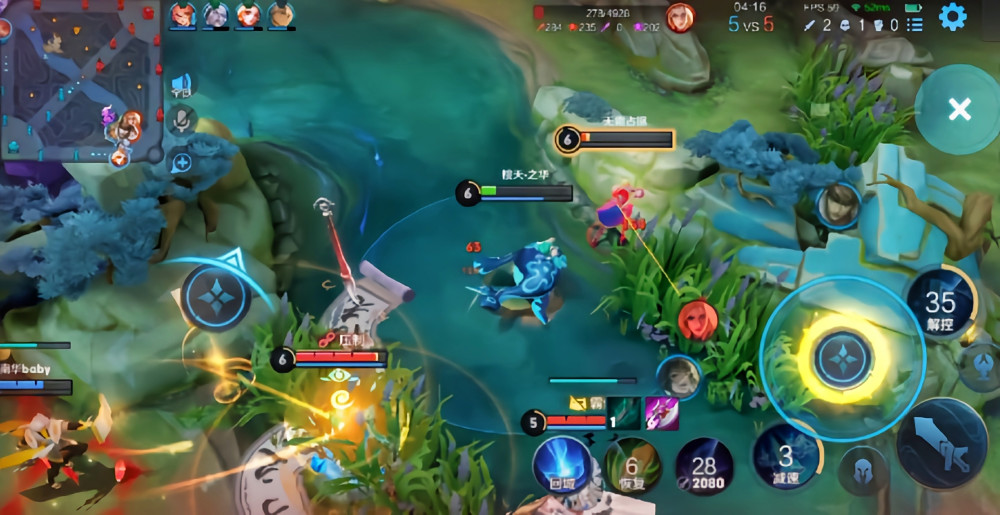Open the scoreboard list icon
The width and height of the screenshot is (1000, 515).
pyautogui.click(x=914, y=25)
